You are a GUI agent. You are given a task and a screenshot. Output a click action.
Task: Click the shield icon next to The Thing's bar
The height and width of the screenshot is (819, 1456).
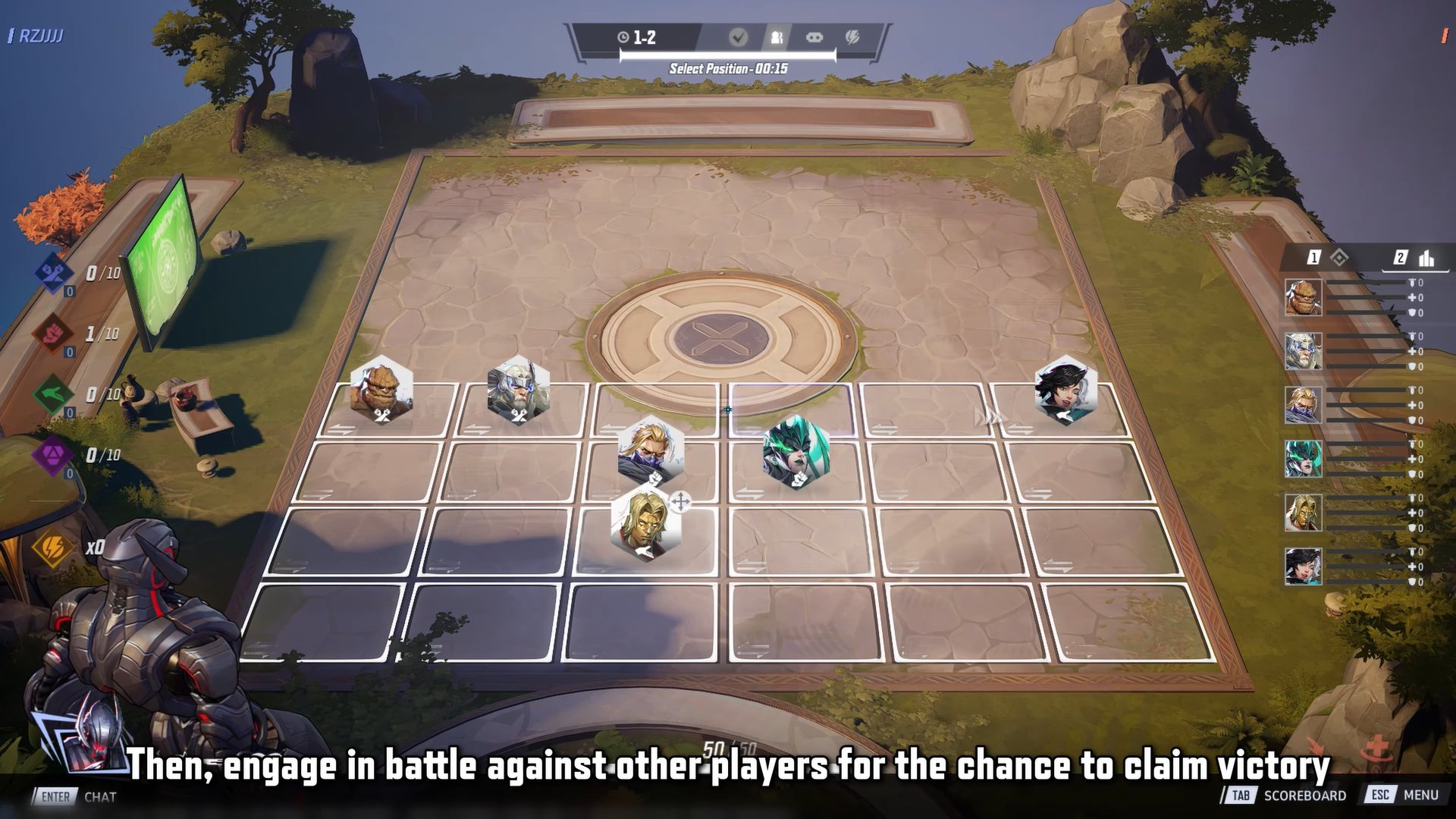point(1411,313)
